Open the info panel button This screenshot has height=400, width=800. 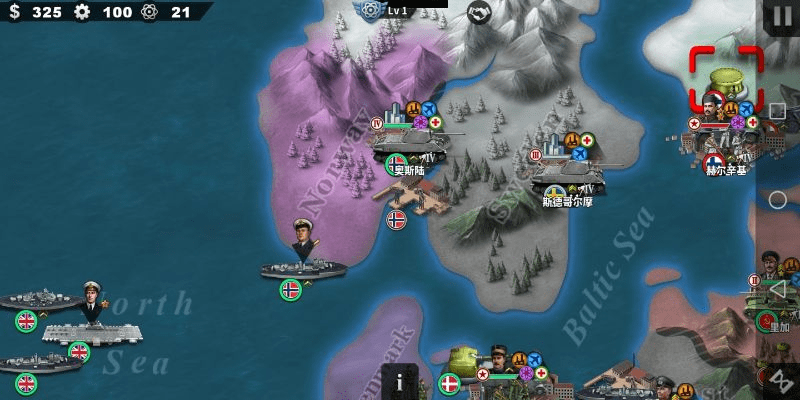coord(399,380)
